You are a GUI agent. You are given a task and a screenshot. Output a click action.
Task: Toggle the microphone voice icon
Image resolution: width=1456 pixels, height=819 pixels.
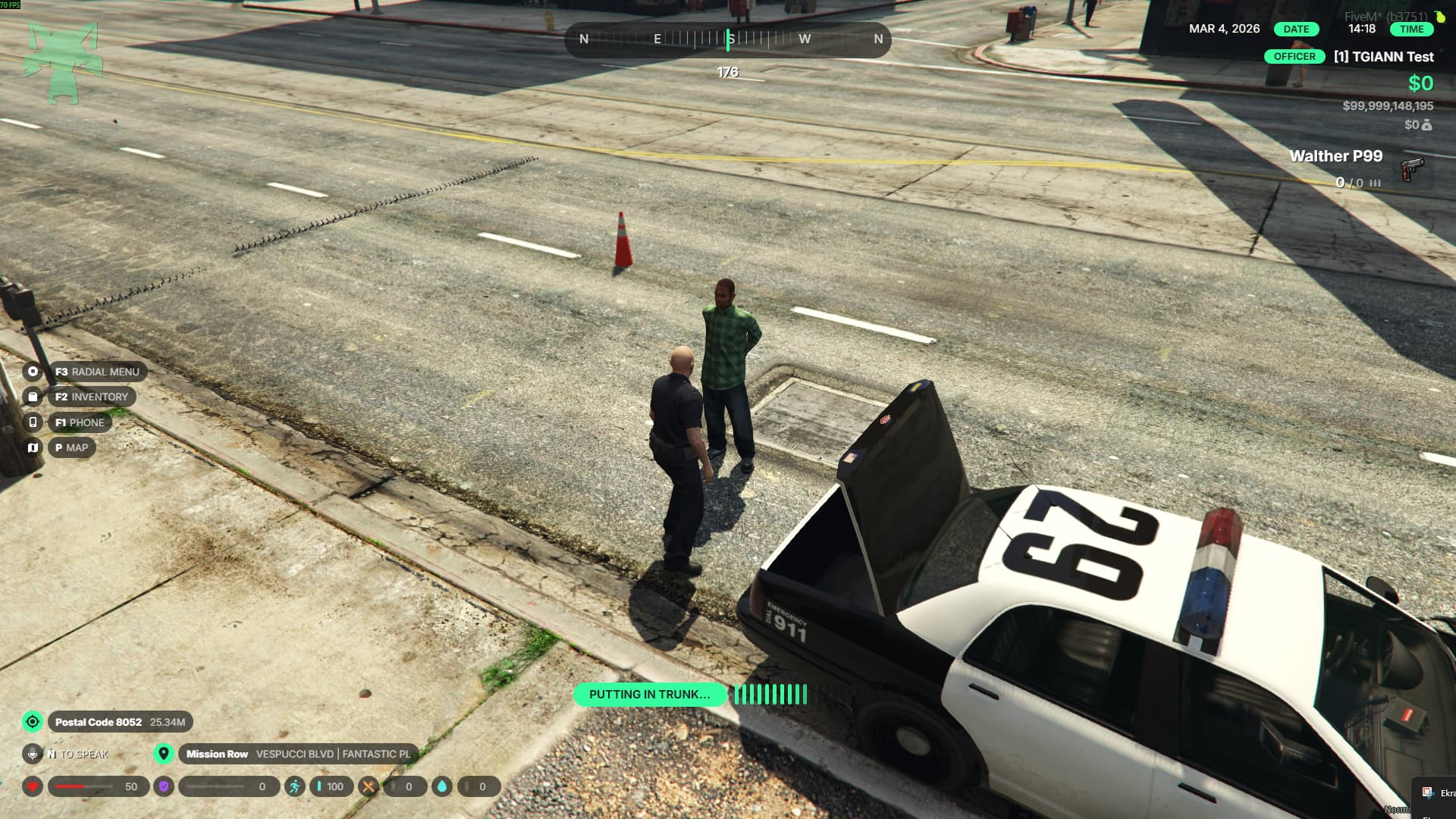[x=33, y=754]
